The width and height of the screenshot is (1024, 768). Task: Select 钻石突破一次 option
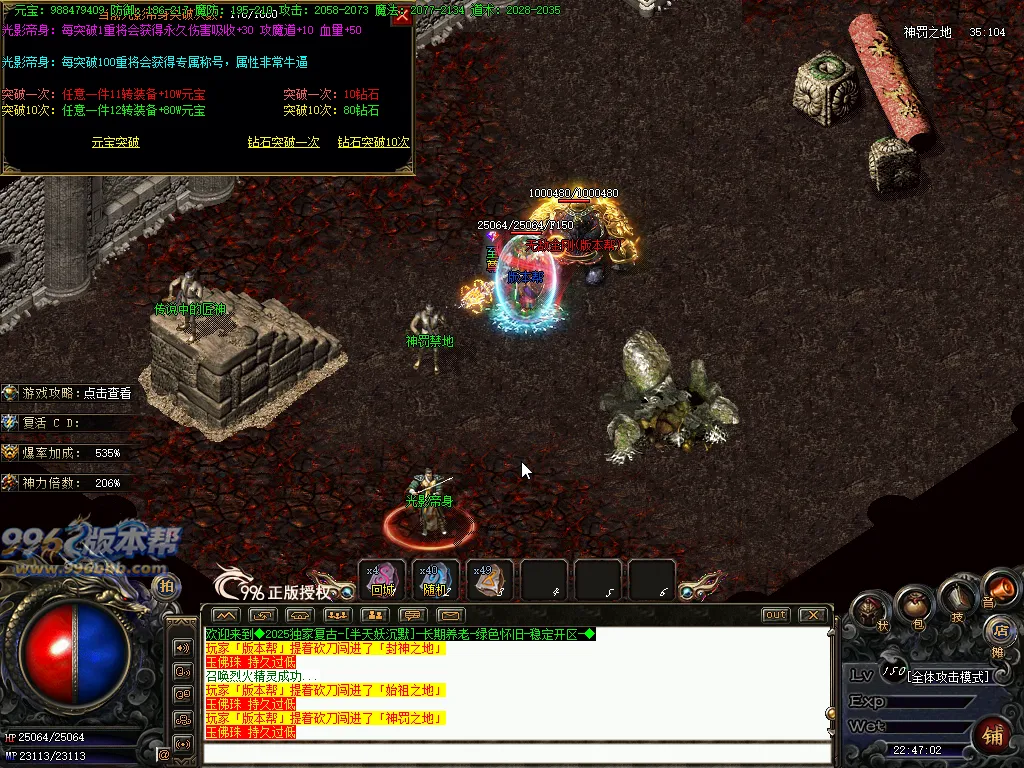pyautogui.click(x=283, y=143)
